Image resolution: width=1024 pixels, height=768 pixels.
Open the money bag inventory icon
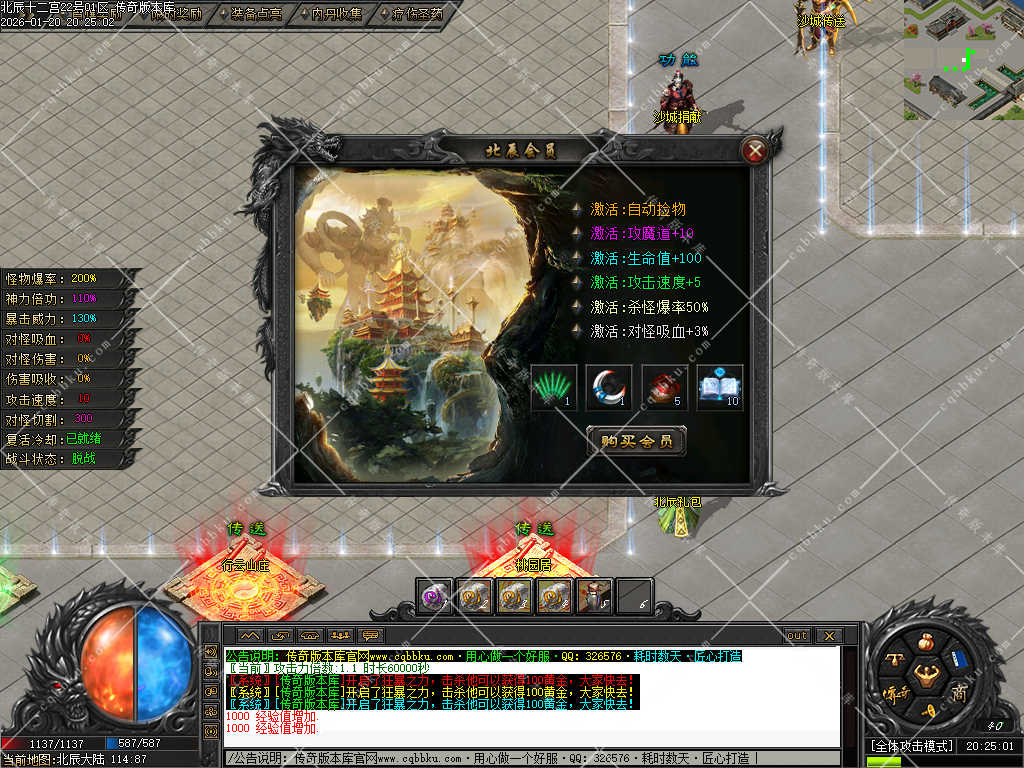pyautogui.click(x=925, y=641)
